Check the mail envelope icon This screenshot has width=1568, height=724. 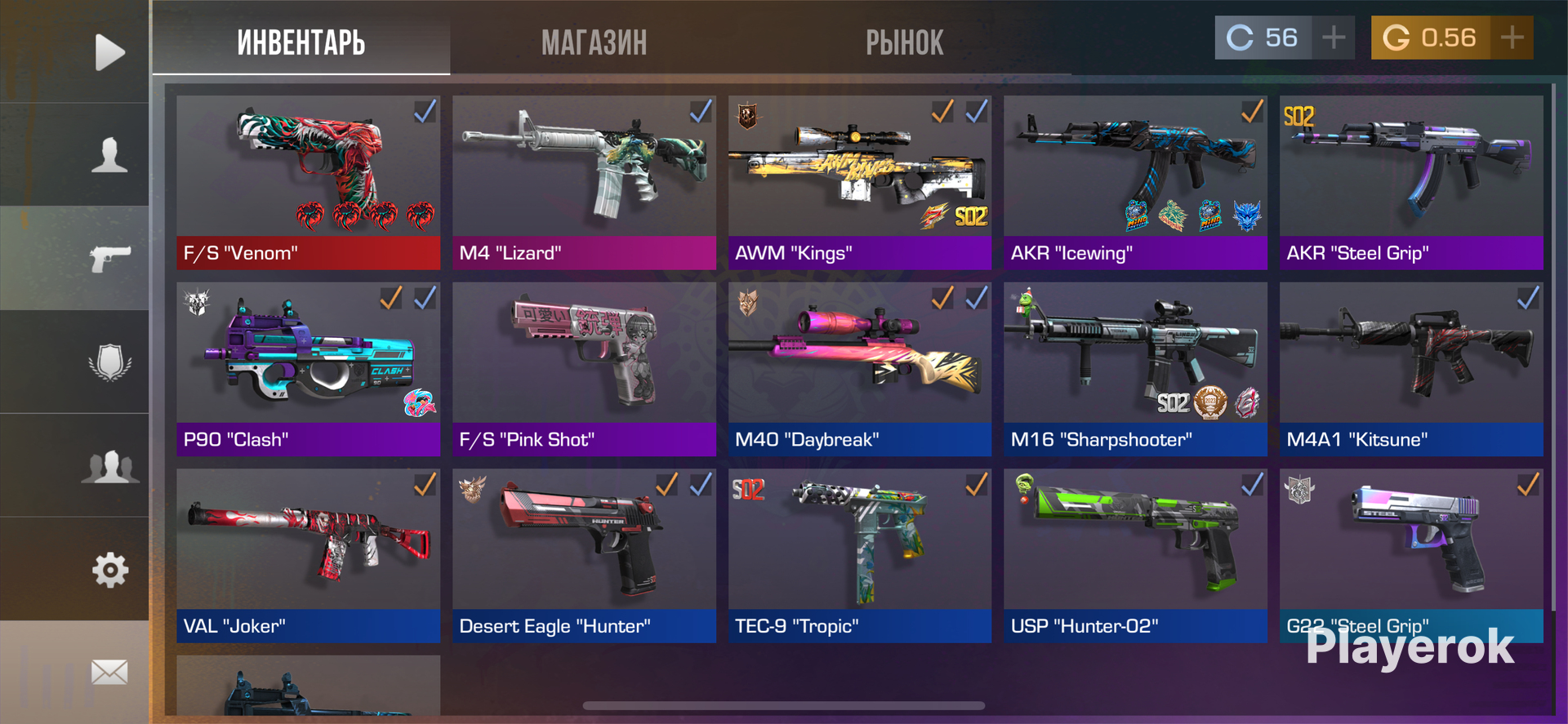tap(109, 673)
